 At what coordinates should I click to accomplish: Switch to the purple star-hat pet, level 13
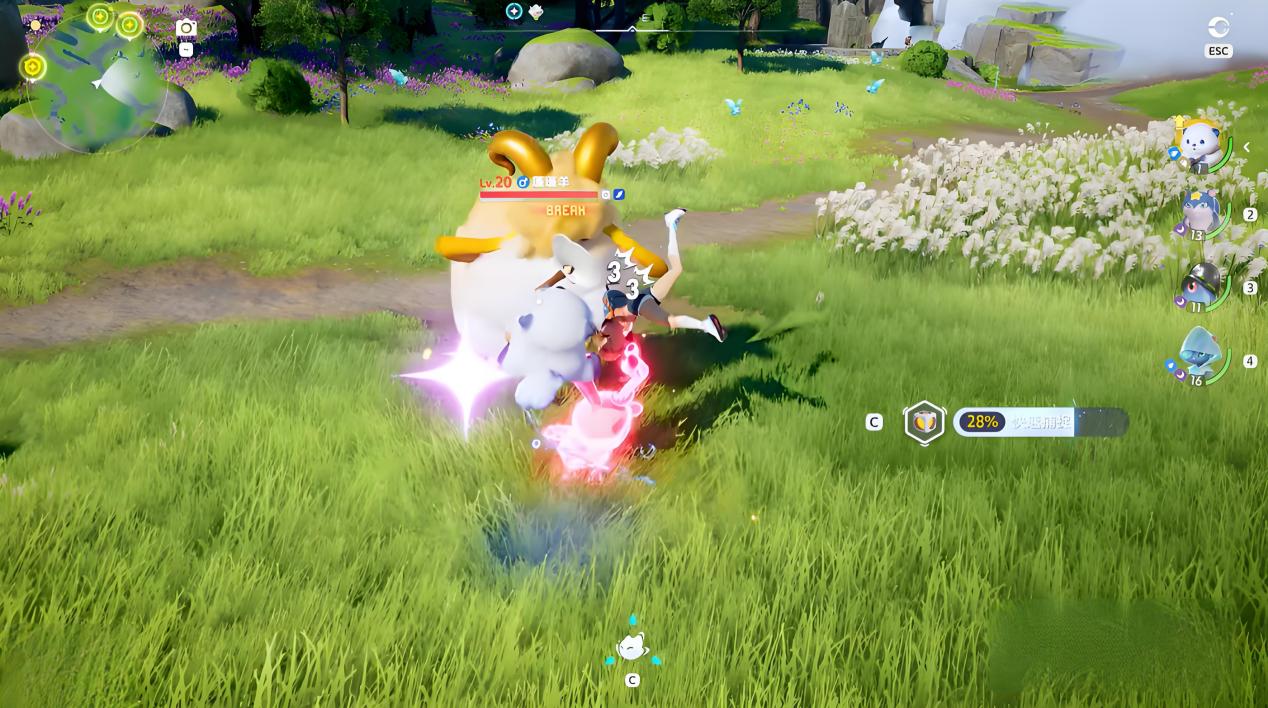[1200, 215]
